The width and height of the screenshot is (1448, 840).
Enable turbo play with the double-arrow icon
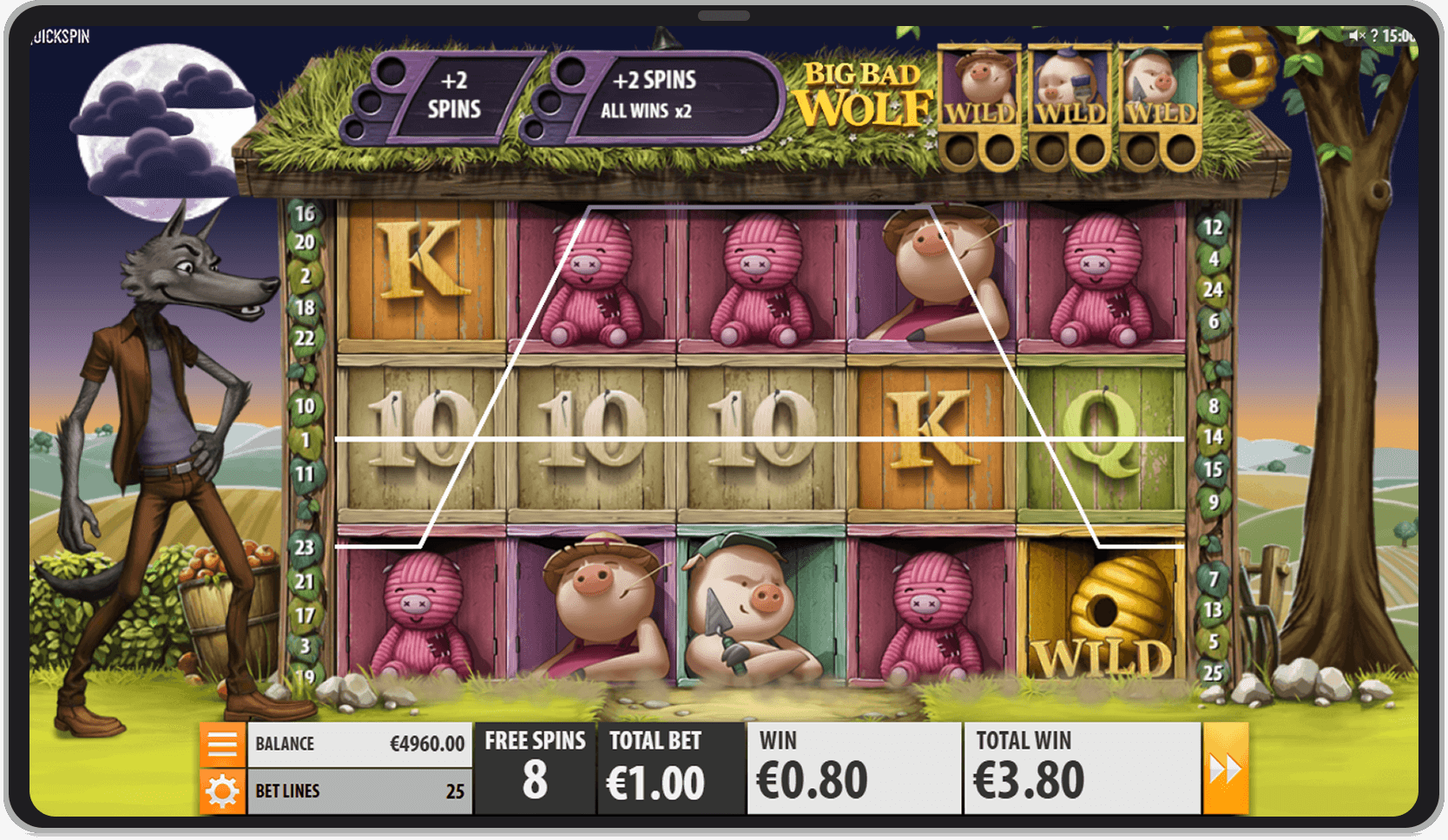click(1226, 767)
